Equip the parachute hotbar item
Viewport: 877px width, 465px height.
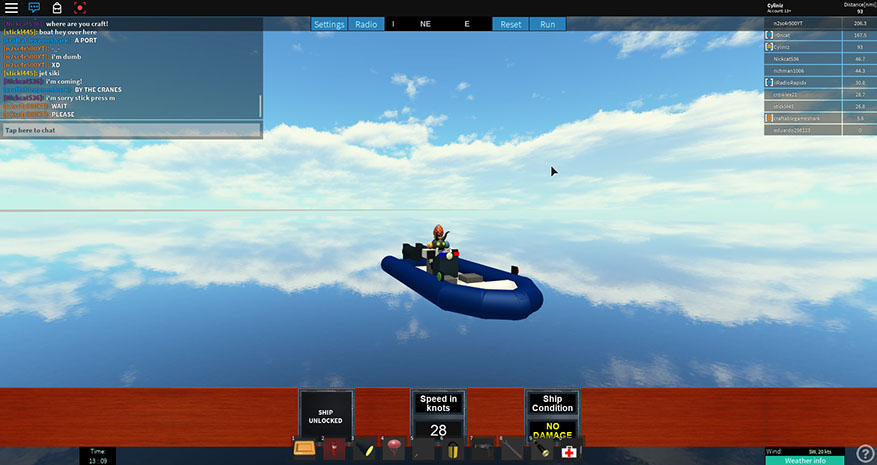[x=394, y=447]
